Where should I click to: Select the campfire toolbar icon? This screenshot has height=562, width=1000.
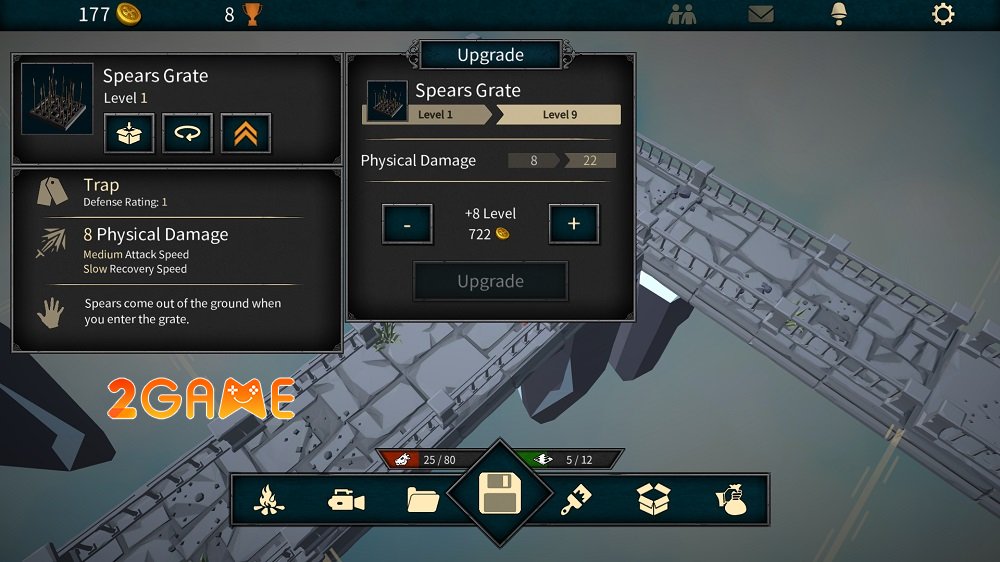[x=268, y=500]
